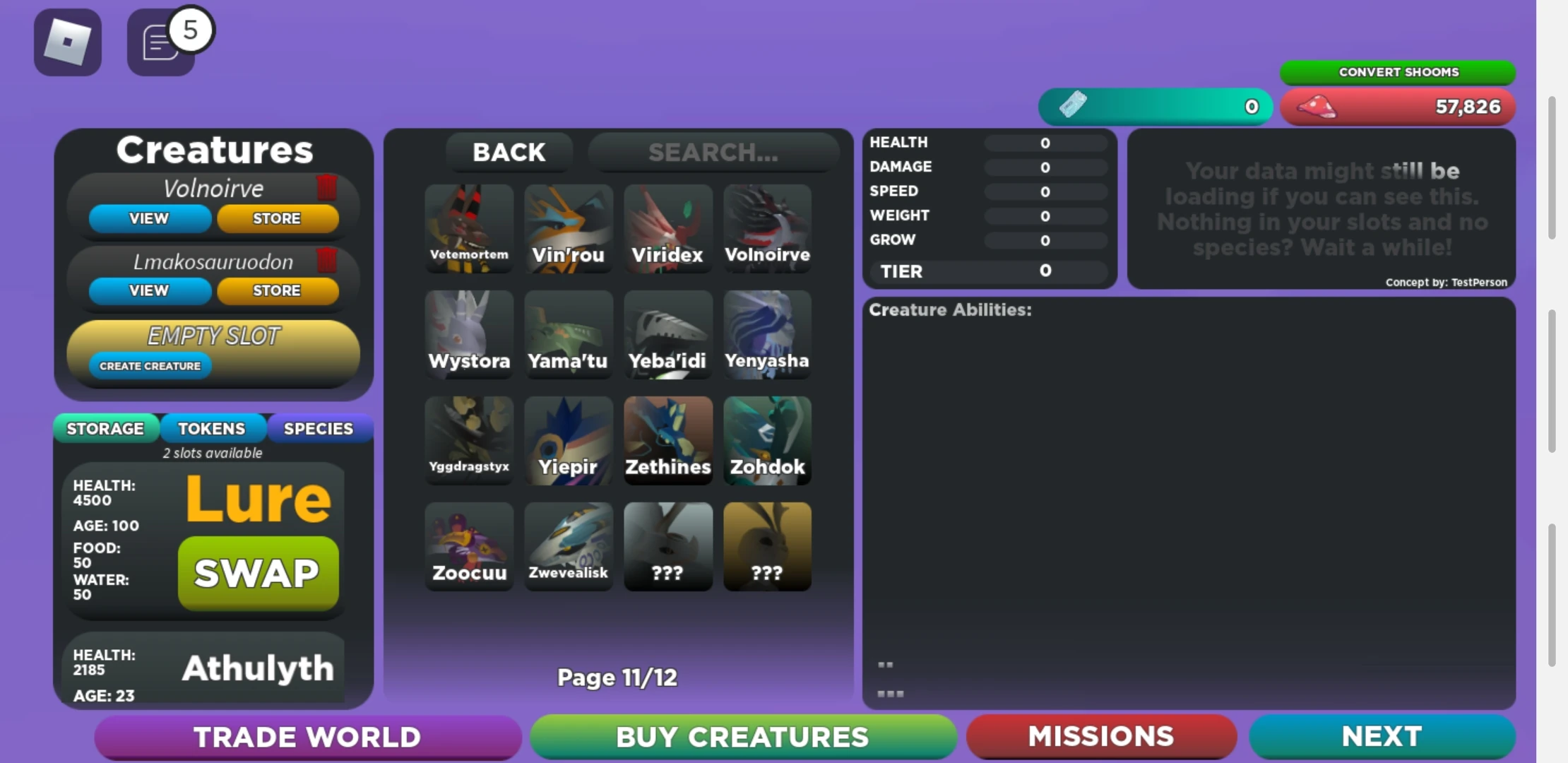
Task: Open the Yiepir creature thumbnail
Action: [569, 440]
